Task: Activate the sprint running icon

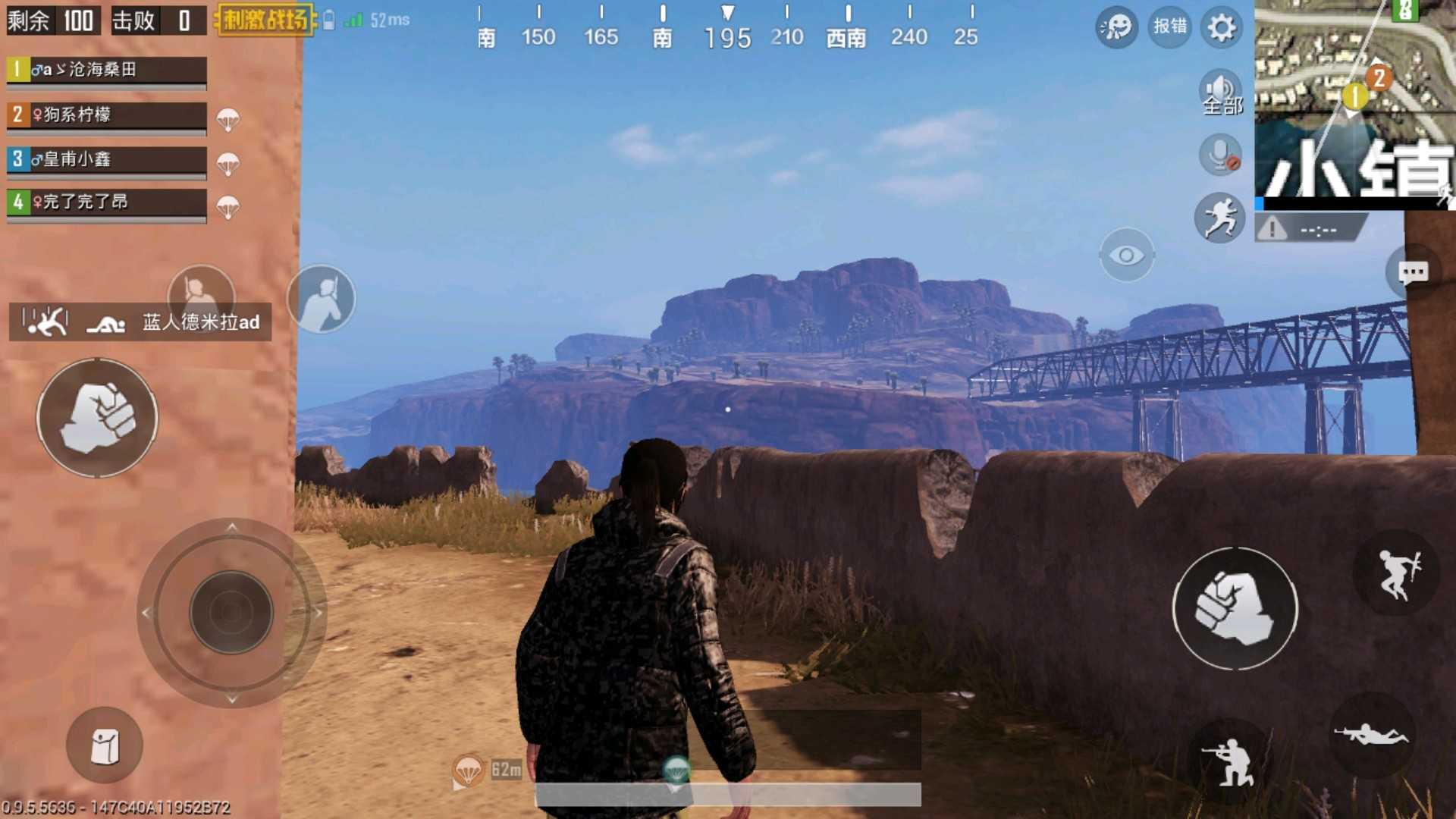Action: [x=1219, y=218]
